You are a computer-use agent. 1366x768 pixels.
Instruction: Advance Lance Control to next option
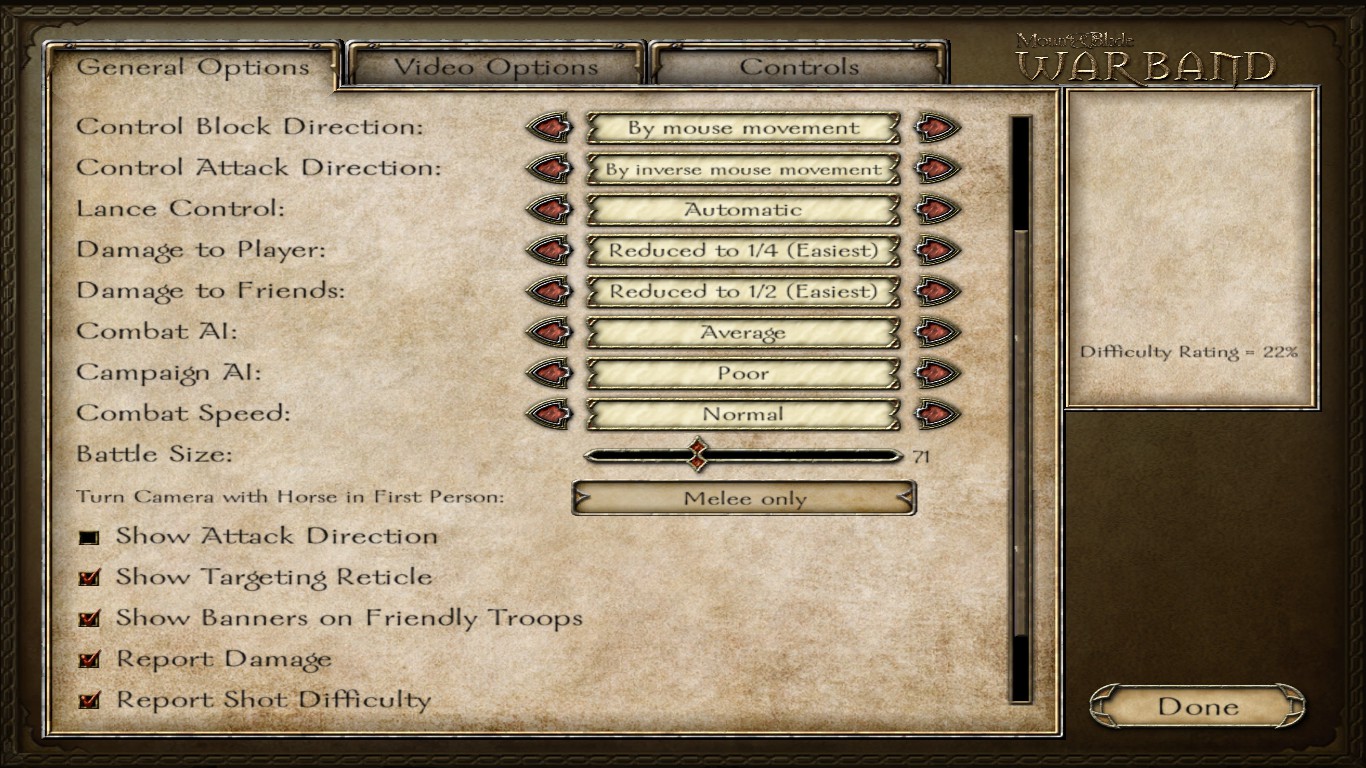tap(937, 210)
